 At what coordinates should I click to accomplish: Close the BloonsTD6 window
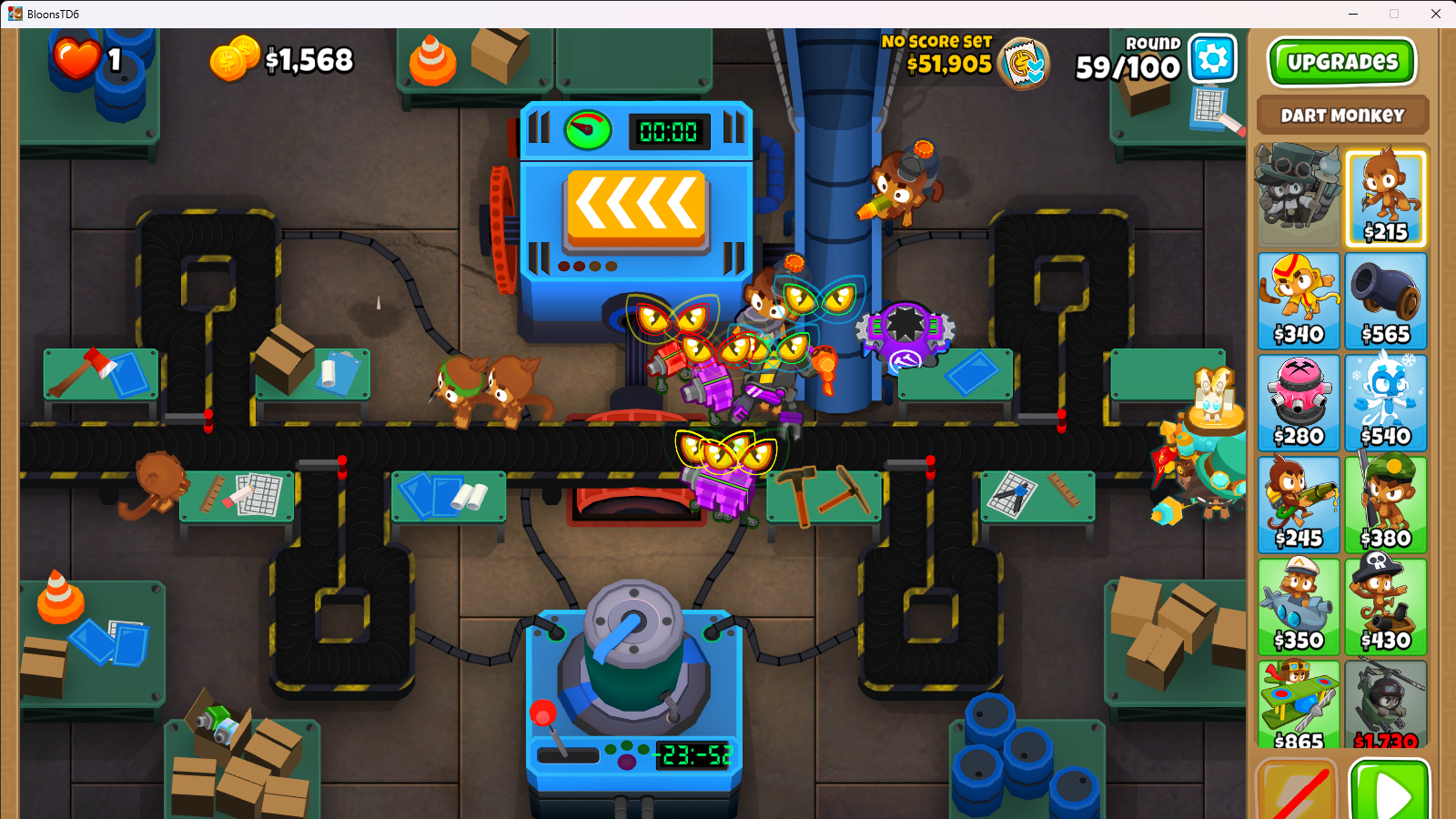tap(1436, 14)
